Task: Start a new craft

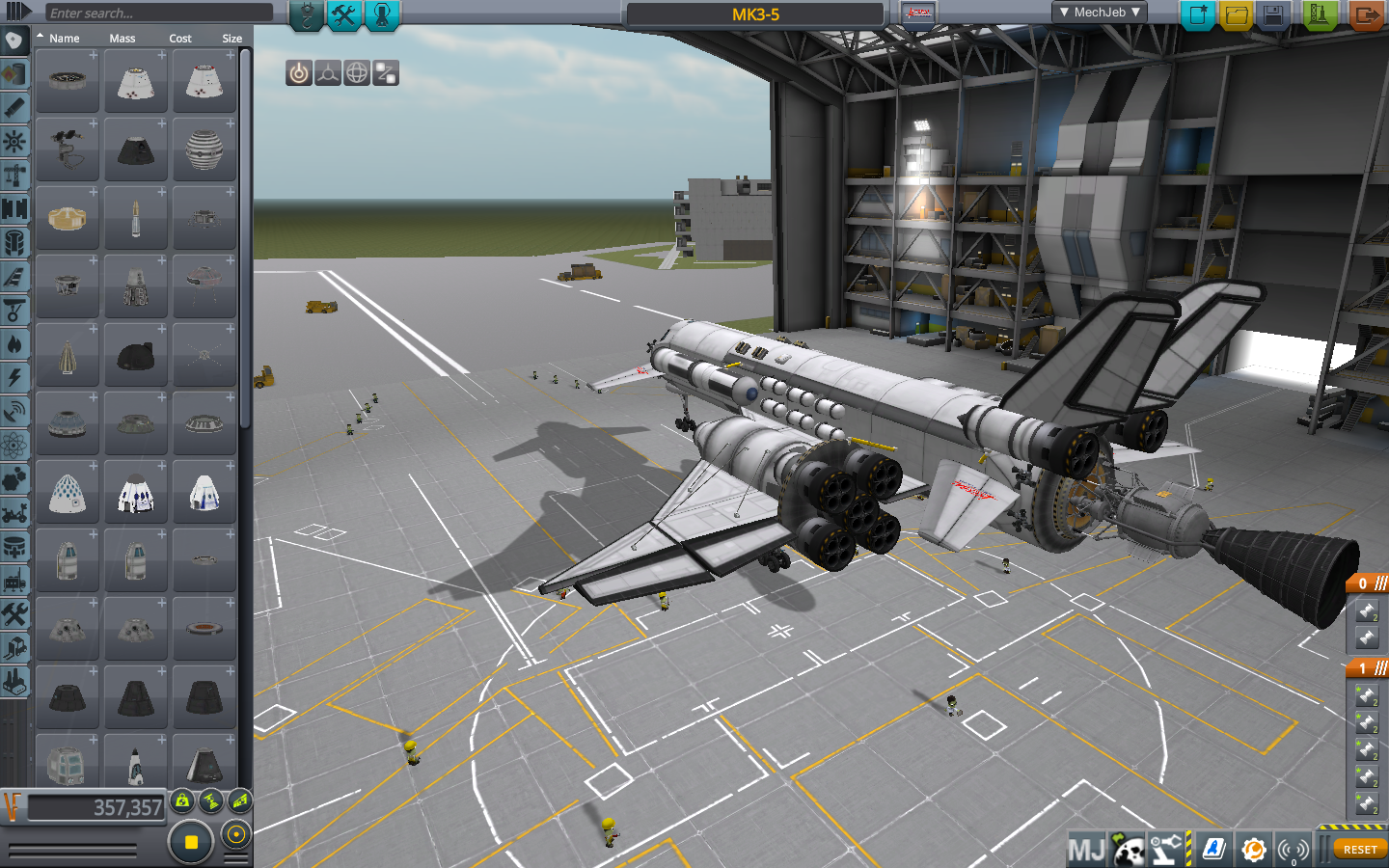Action: tap(1198, 14)
